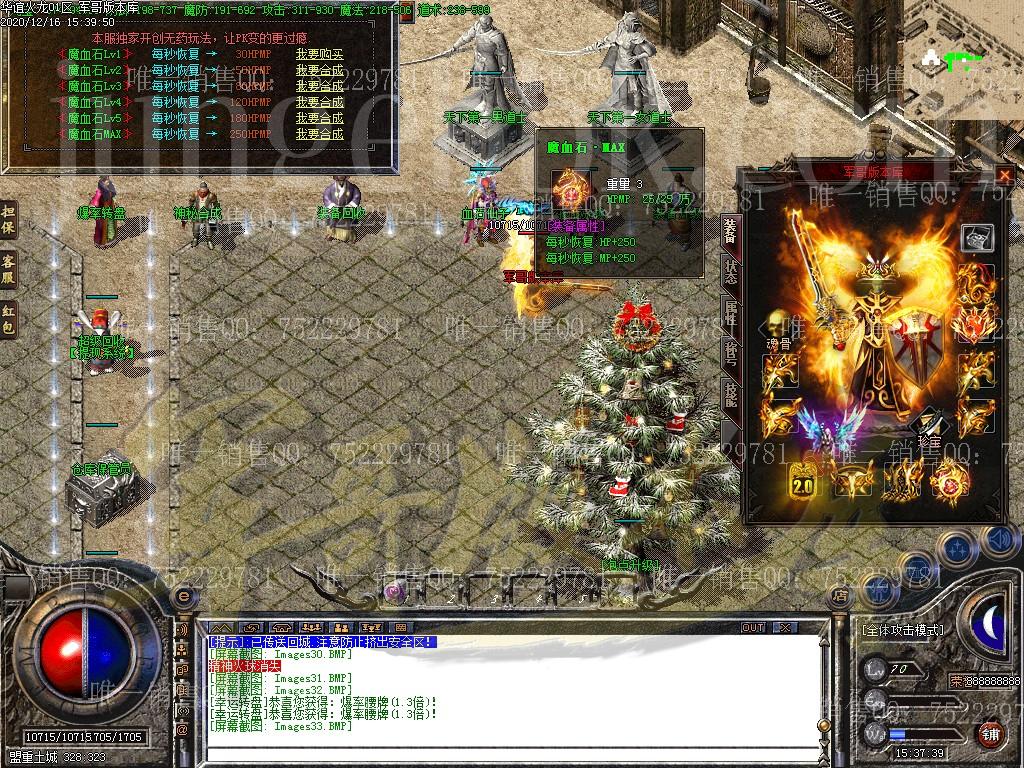The width and height of the screenshot is (1024, 768).
Task: Close the character equipment panel
Action: [x=1004, y=175]
